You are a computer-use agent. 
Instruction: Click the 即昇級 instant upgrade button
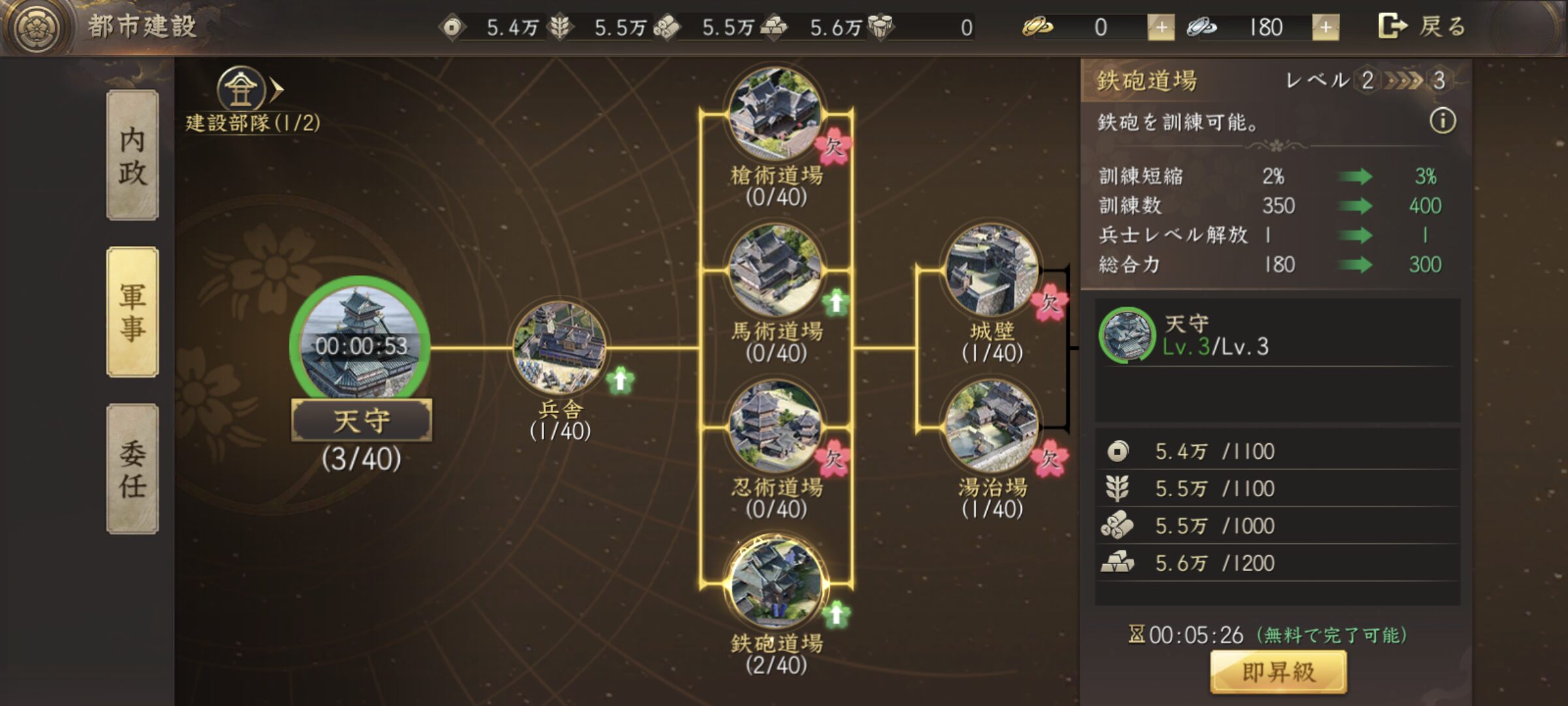click(1278, 672)
